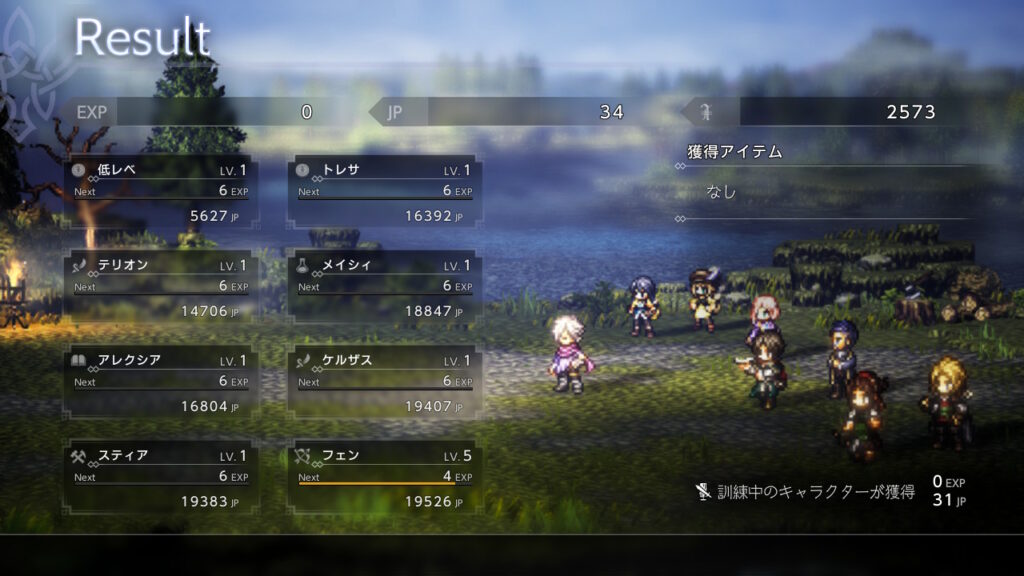The width and height of the screenshot is (1024, 576).
Task: Click メイシィ's level panel
Action: [x=384, y=288]
